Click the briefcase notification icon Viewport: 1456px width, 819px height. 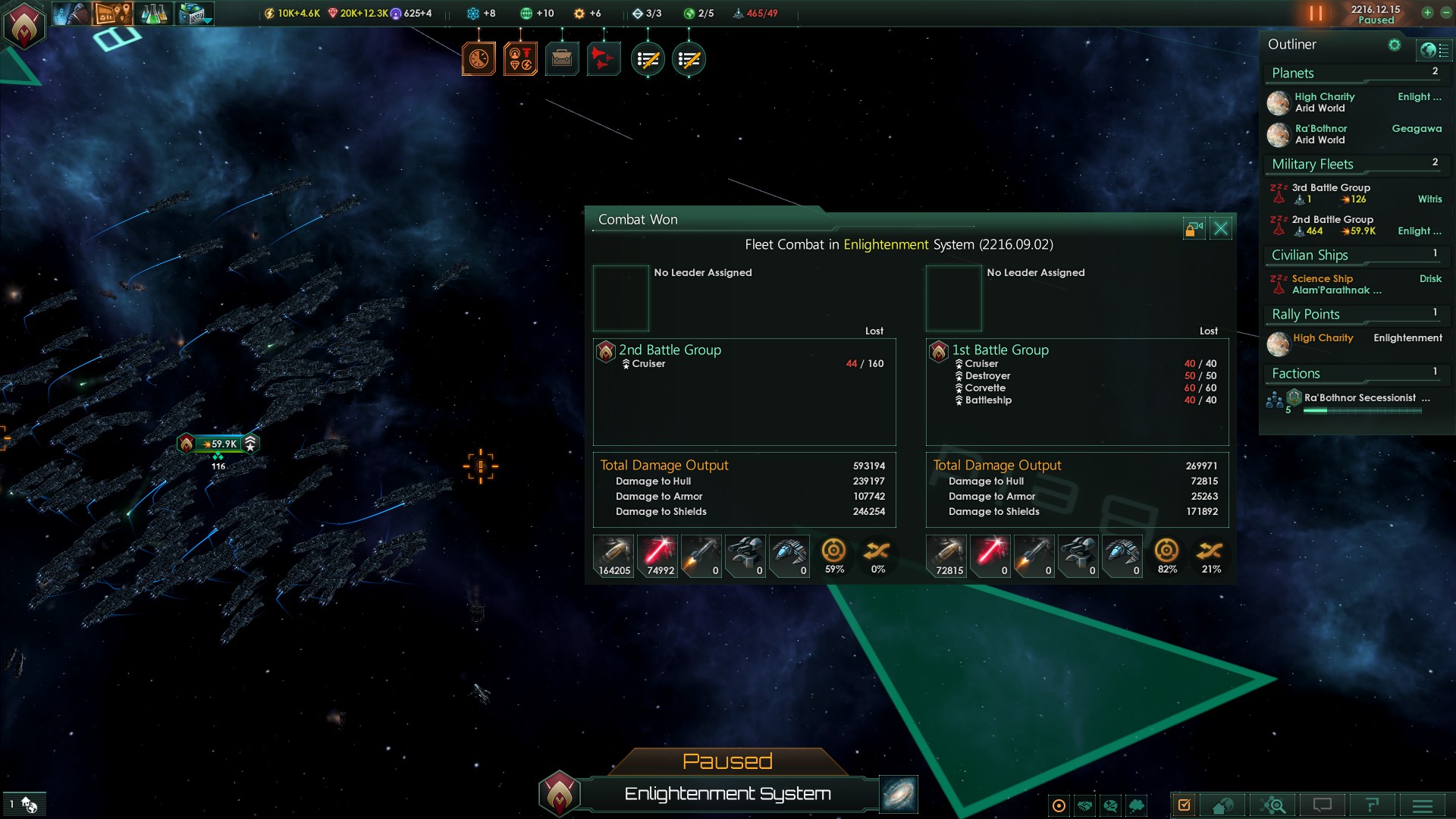[562, 58]
